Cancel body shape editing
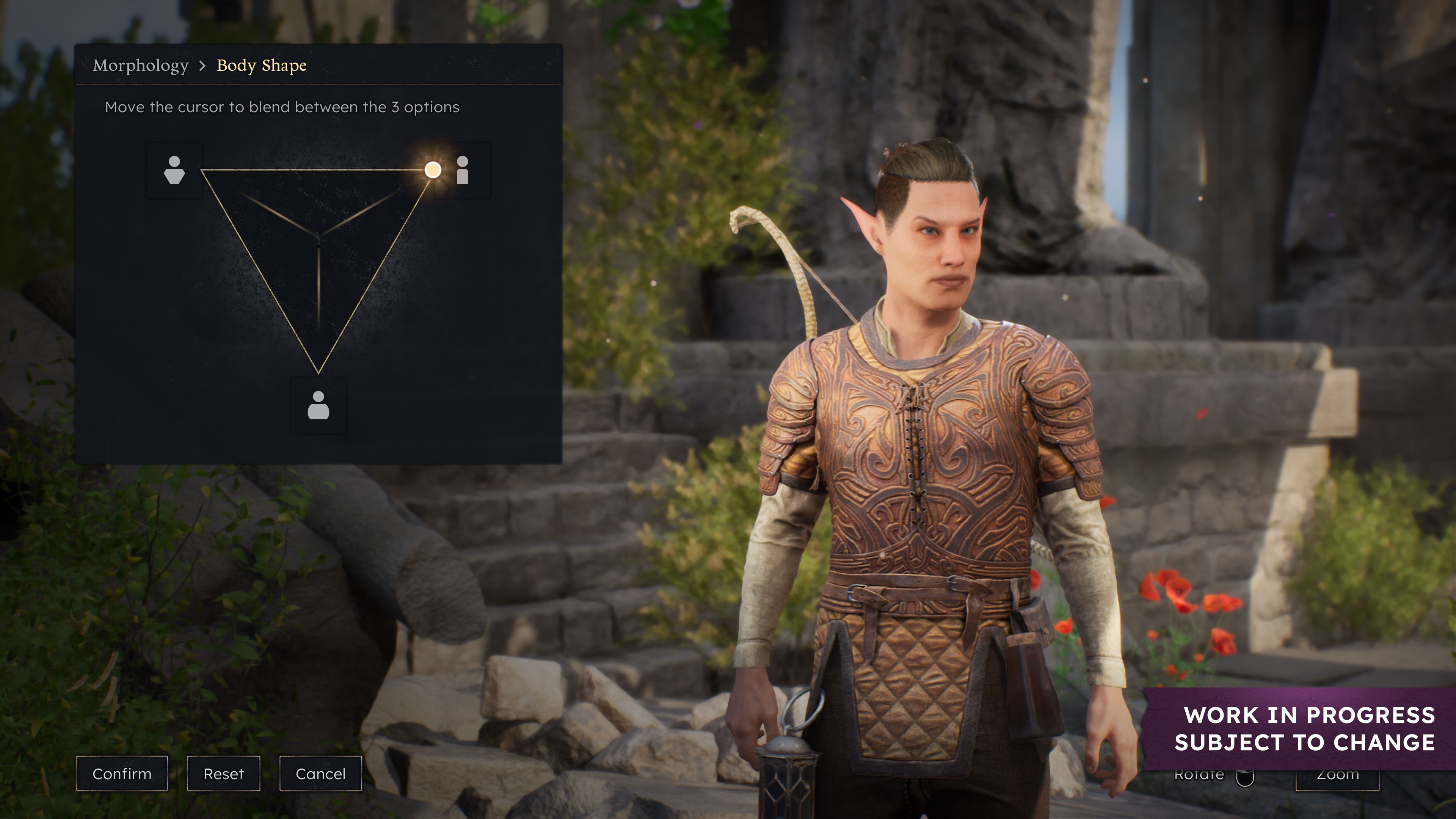This screenshot has width=1456, height=819. click(320, 773)
